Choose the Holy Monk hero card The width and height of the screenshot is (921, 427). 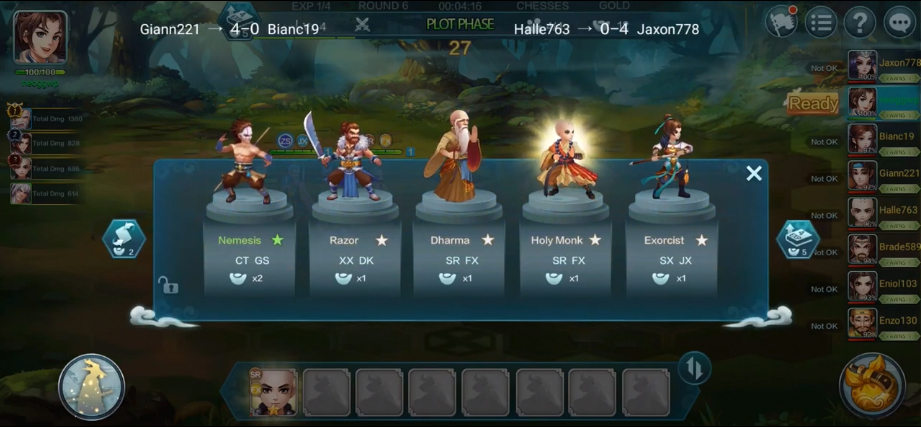coord(566,250)
